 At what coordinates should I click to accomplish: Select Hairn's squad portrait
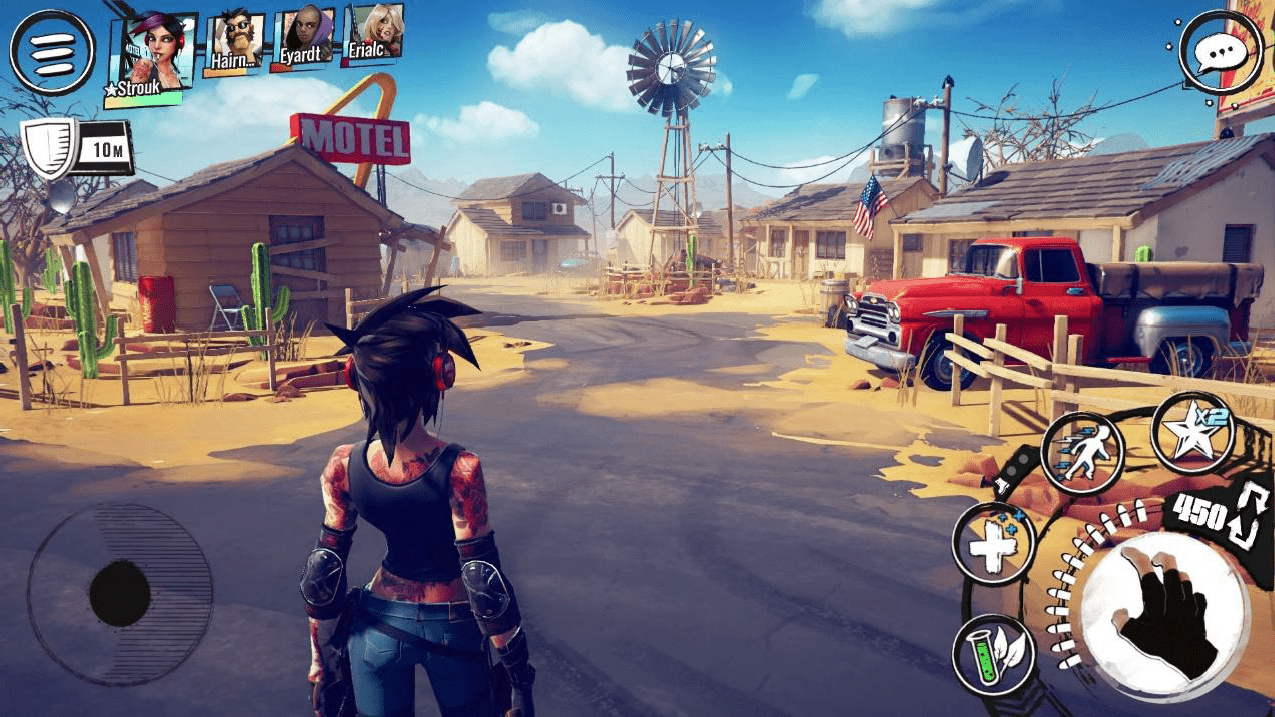(234, 43)
